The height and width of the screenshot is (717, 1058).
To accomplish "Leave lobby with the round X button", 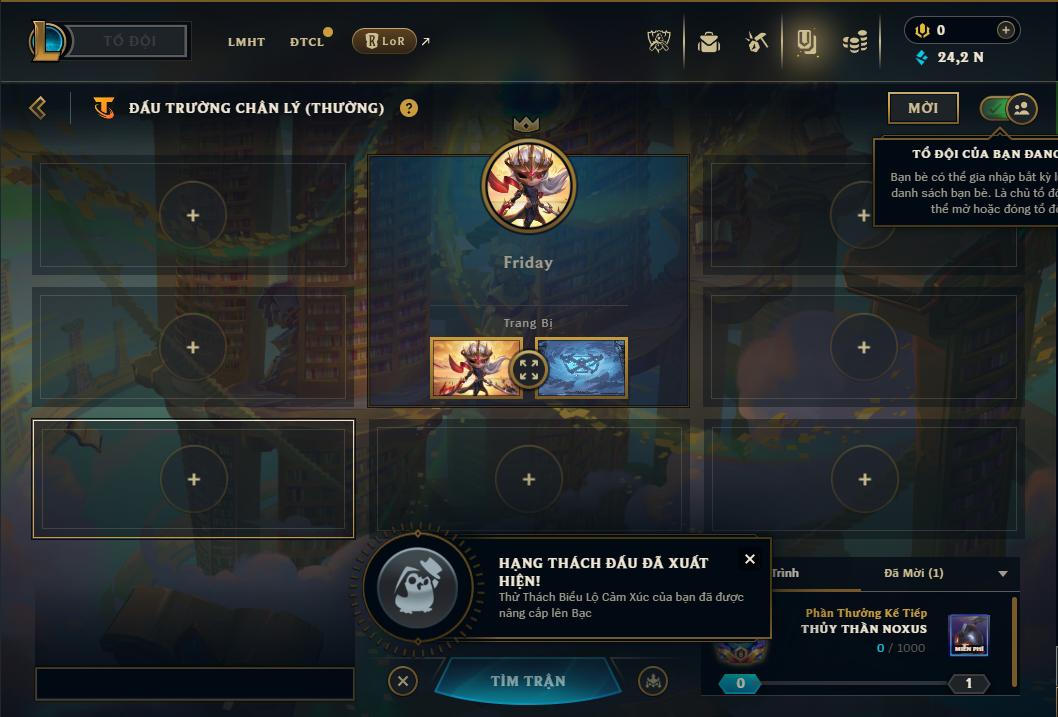I will point(402,681).
